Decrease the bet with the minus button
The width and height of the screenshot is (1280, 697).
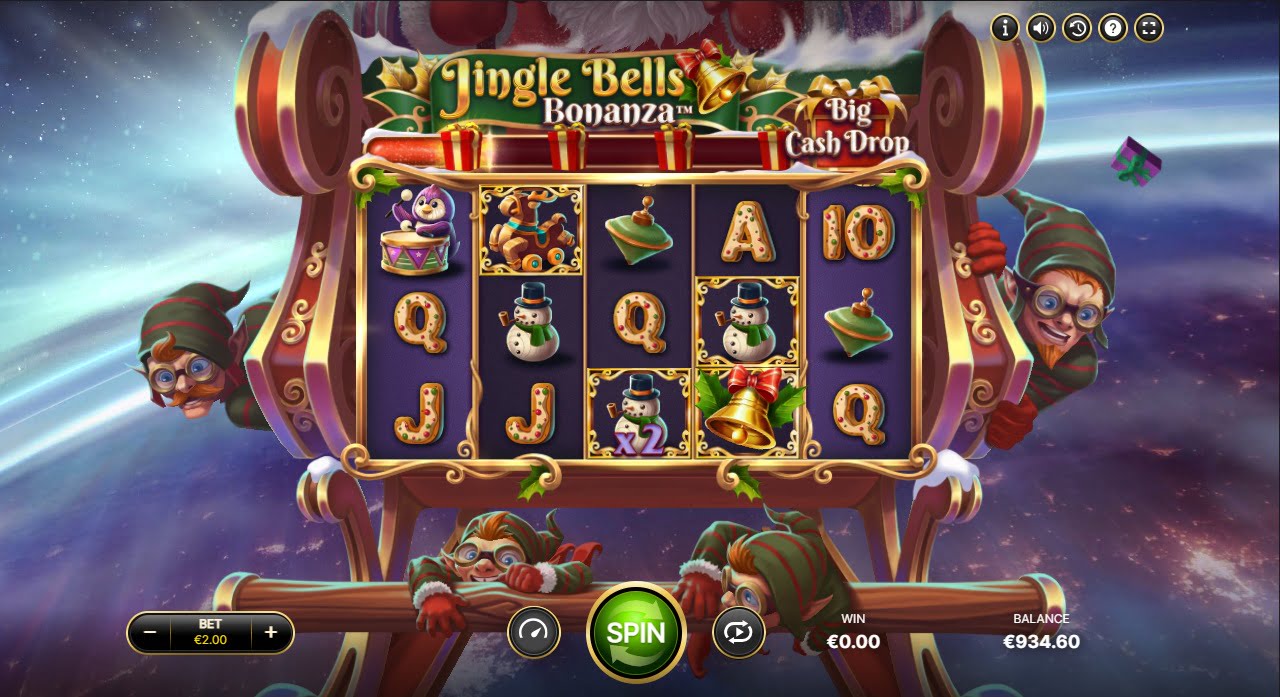(x=150, y=632)
